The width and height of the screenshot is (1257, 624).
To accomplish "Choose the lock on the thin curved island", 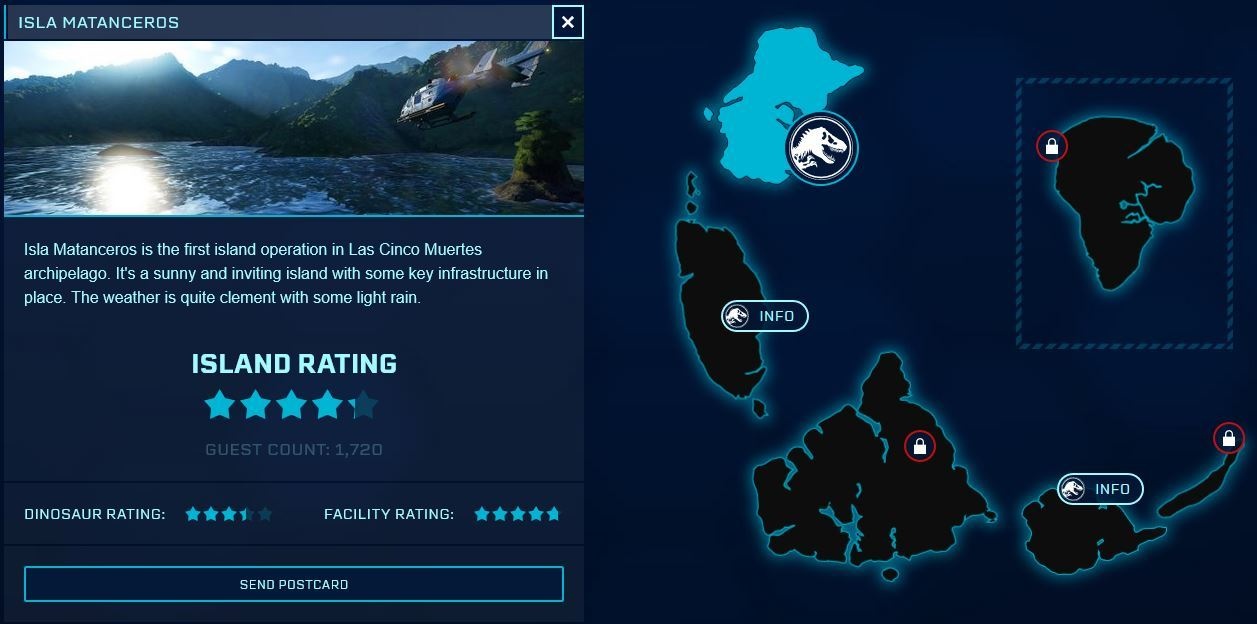I will pyautogui.click(x=1229, y=438).
